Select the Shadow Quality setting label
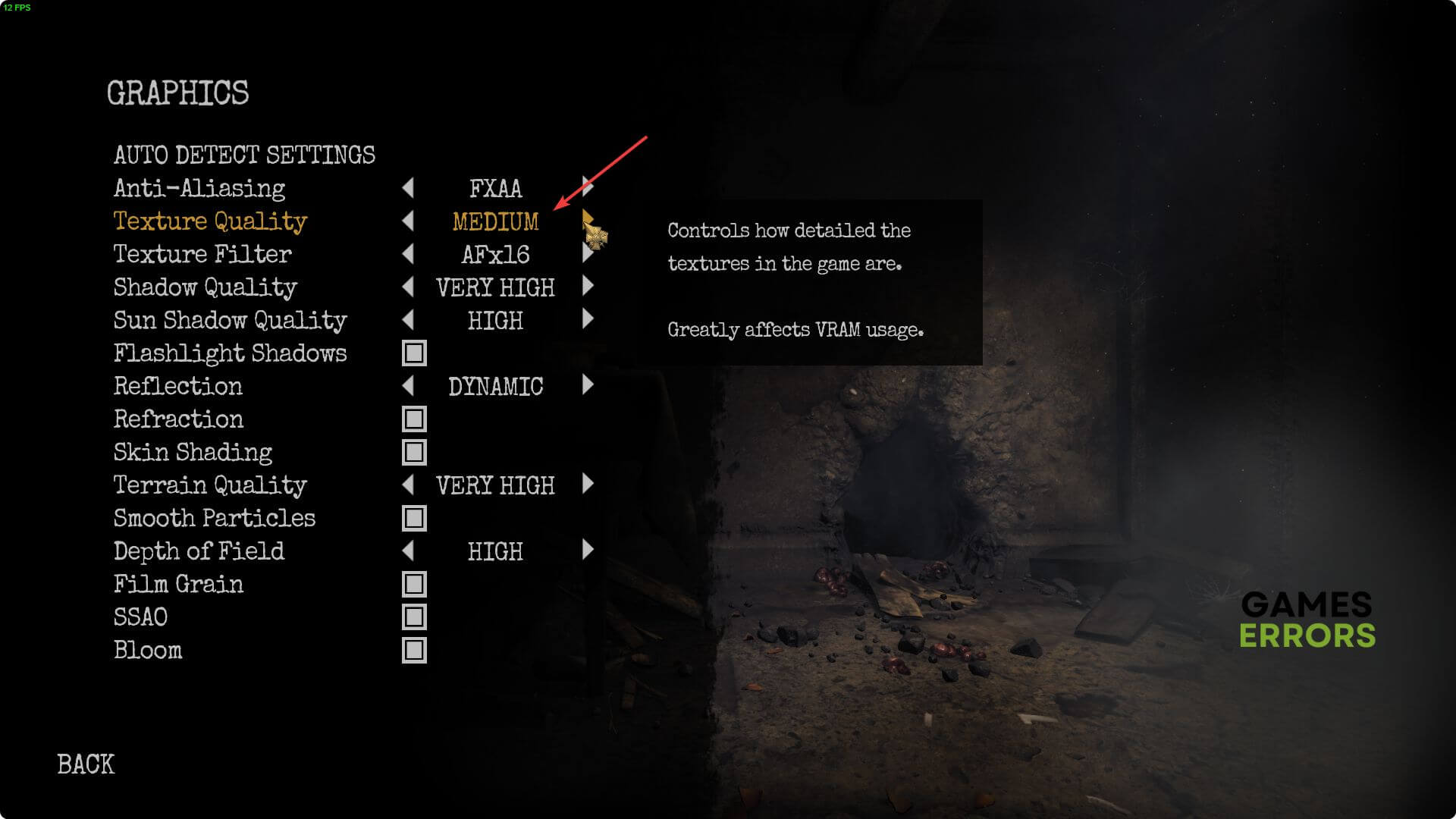Viewport: 1456px width, 819px height. click(x=205, y=287)
